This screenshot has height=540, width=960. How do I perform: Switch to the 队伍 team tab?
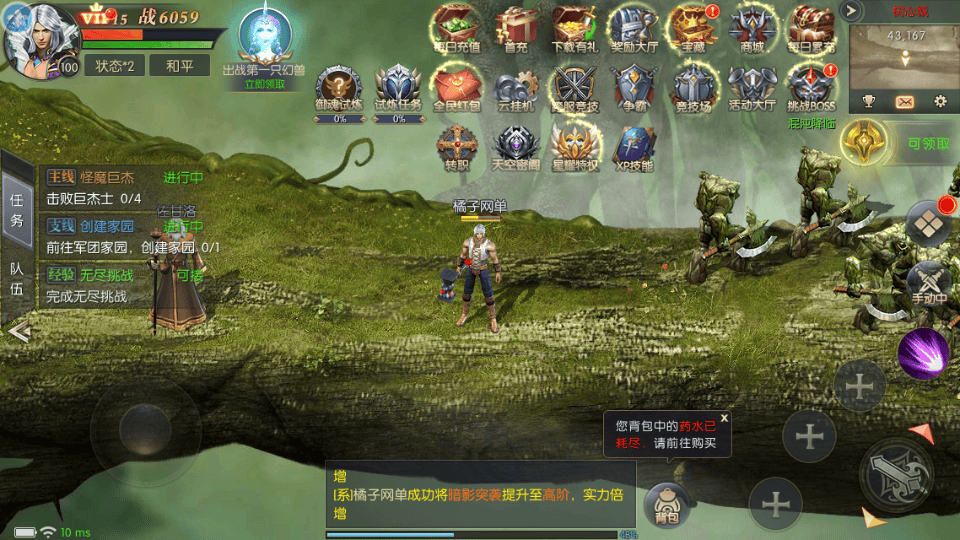coord(17,279)
